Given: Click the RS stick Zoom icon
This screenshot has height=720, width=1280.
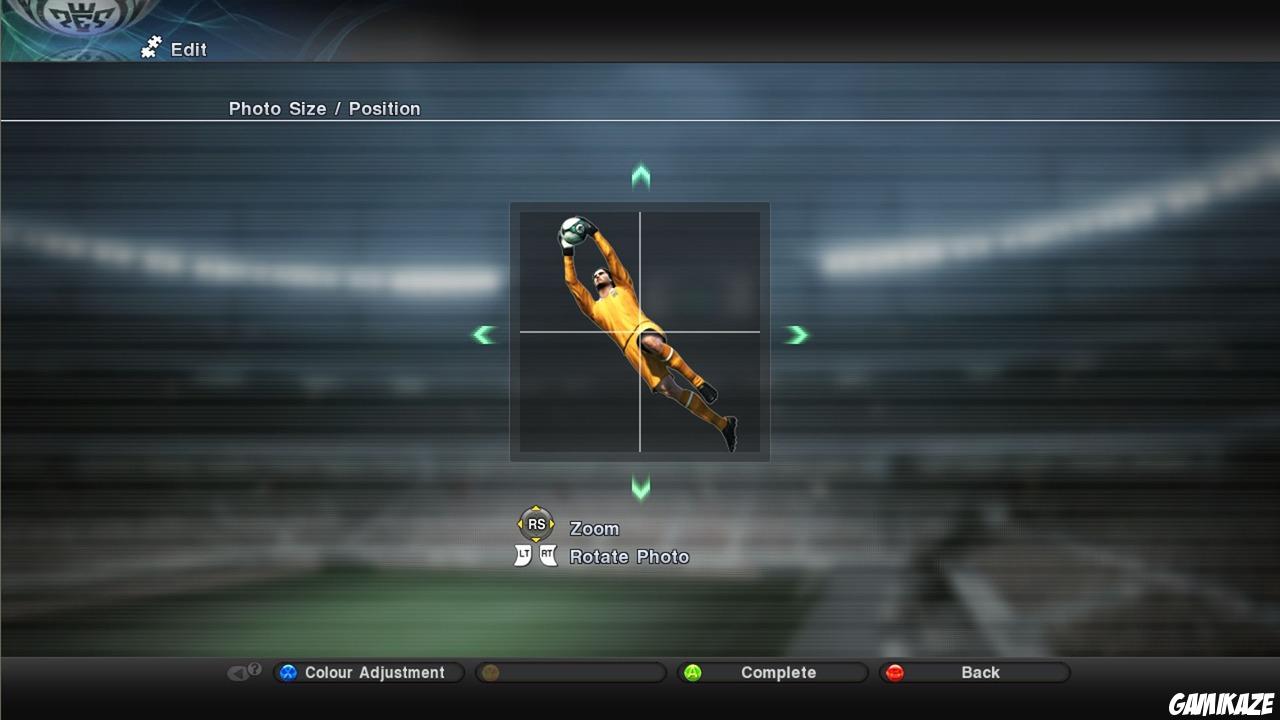Looking at the screenshot, I should click(535, 523).
